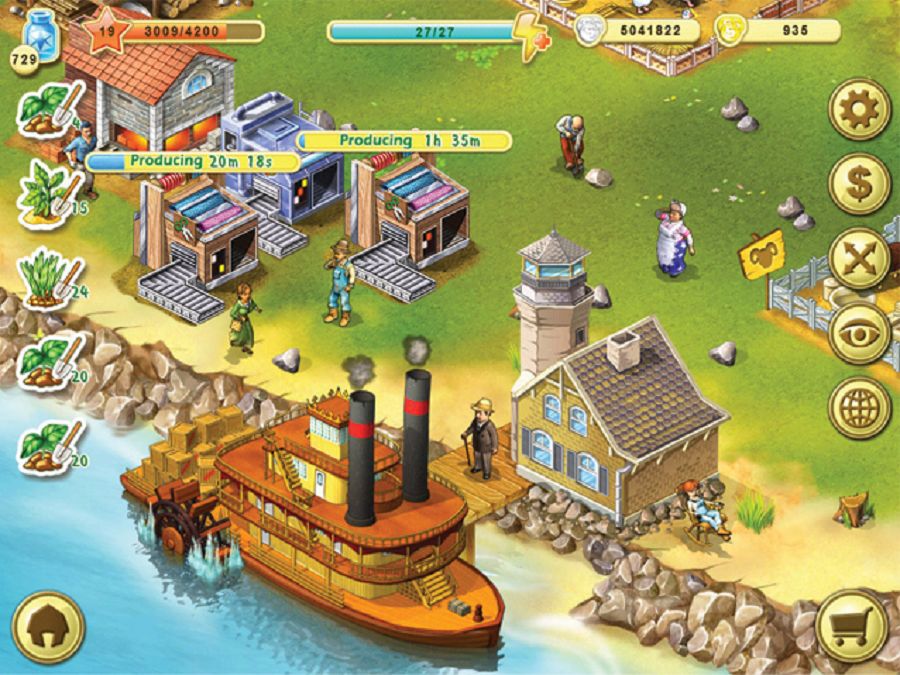
Task: Select the planting task numbered 4
Action: coord(50,110)
